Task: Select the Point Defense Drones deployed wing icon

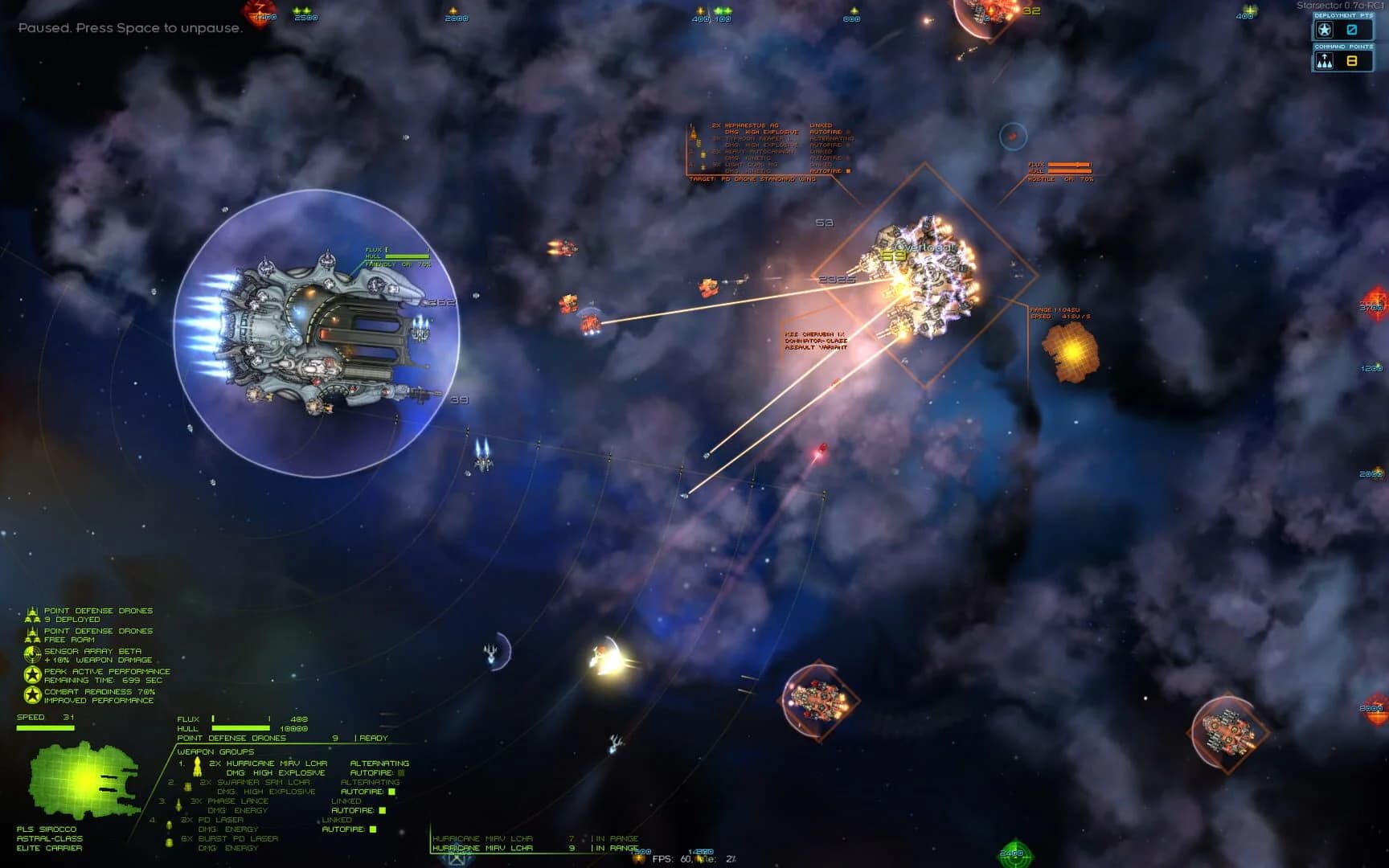Action: coord(33,613)
